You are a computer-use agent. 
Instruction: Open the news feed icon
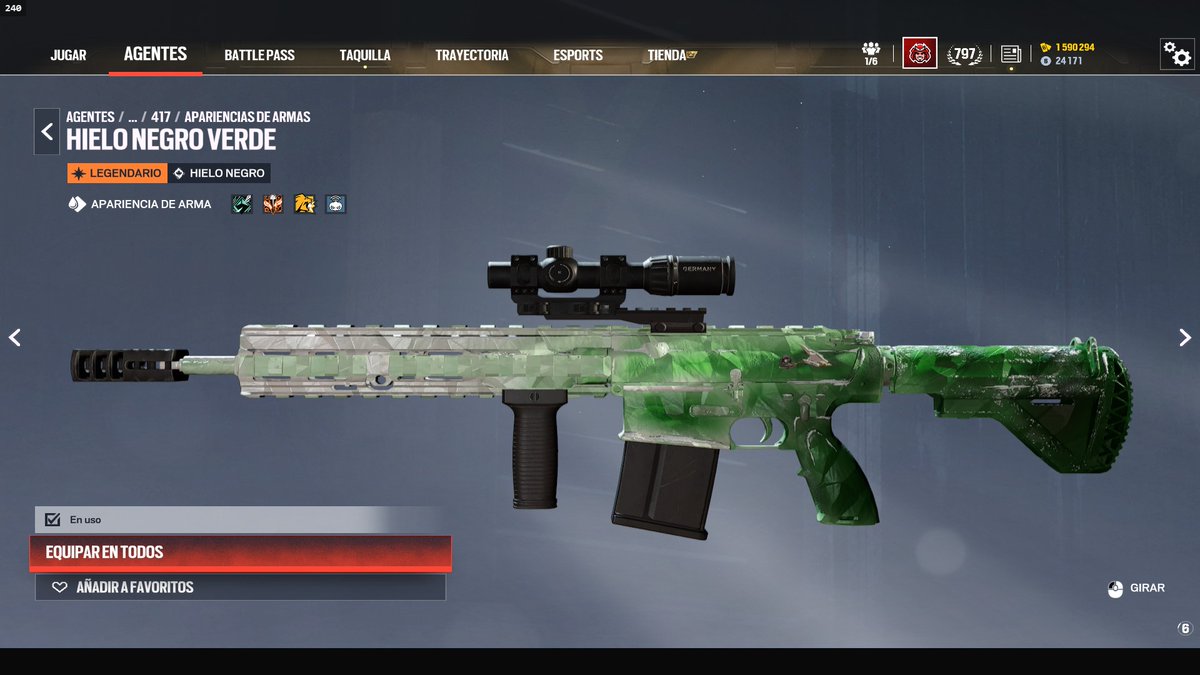tap(1011, 54)
